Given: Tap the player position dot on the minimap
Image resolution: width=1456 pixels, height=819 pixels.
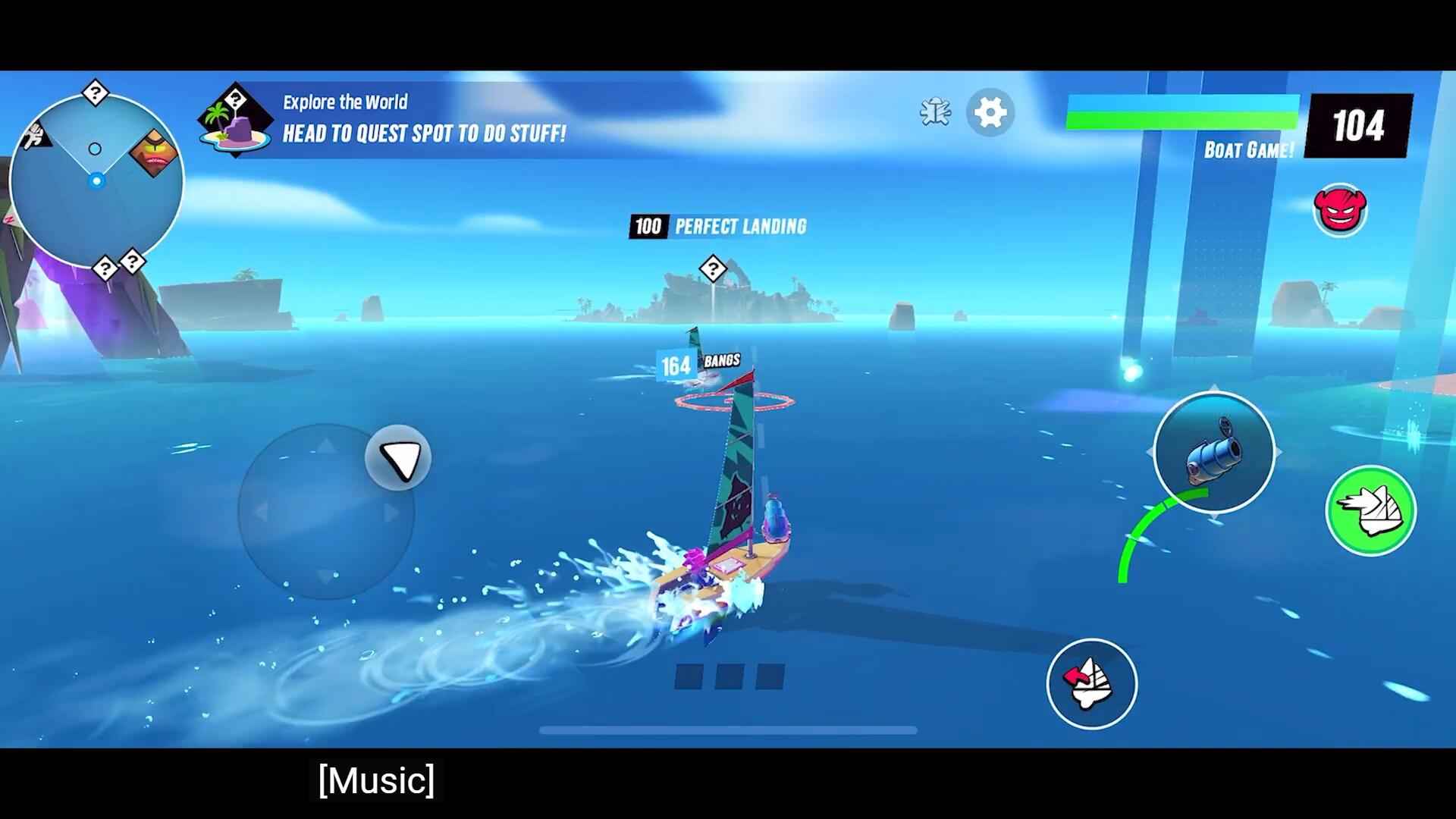Looking at the screenshot, I should pyautogui.click(x=96, y=180).
